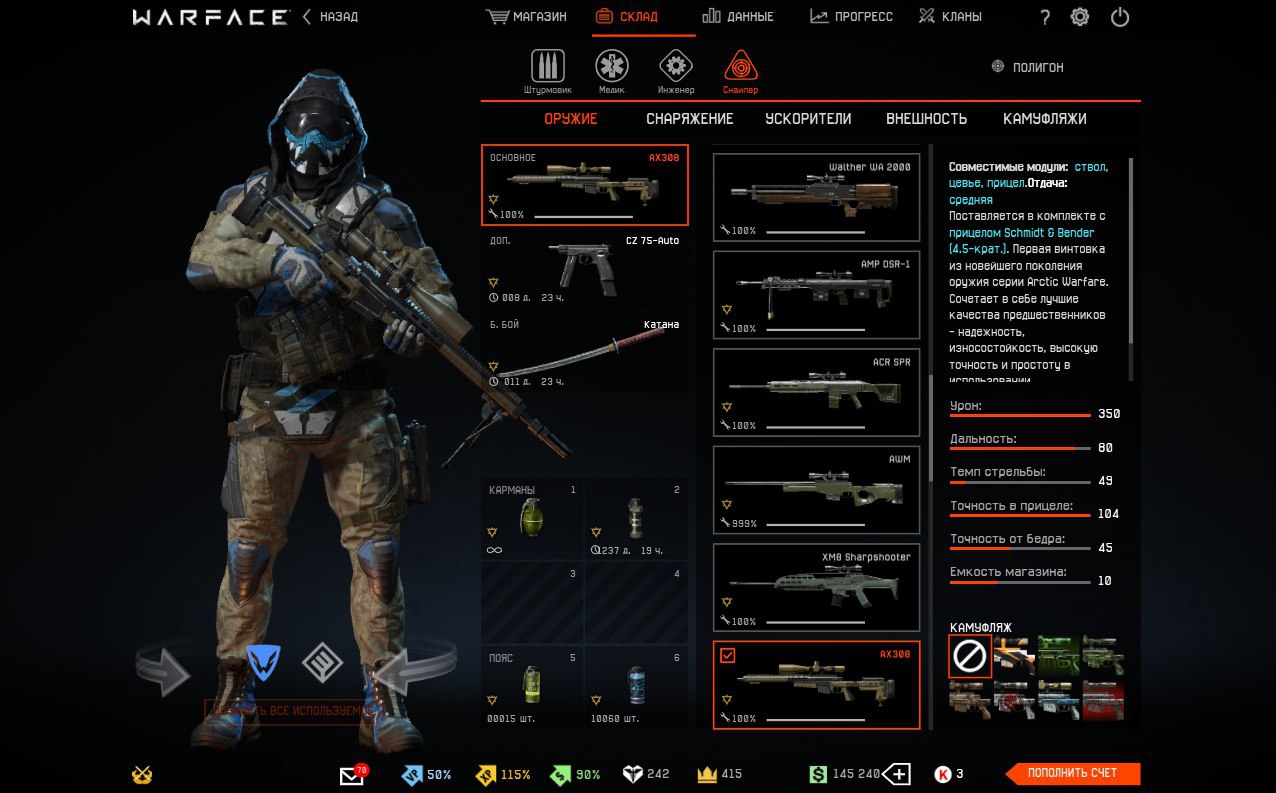Click the Катана melee slot
Image resolution: width=1276 pixels, height=793 pixels.
585,352
